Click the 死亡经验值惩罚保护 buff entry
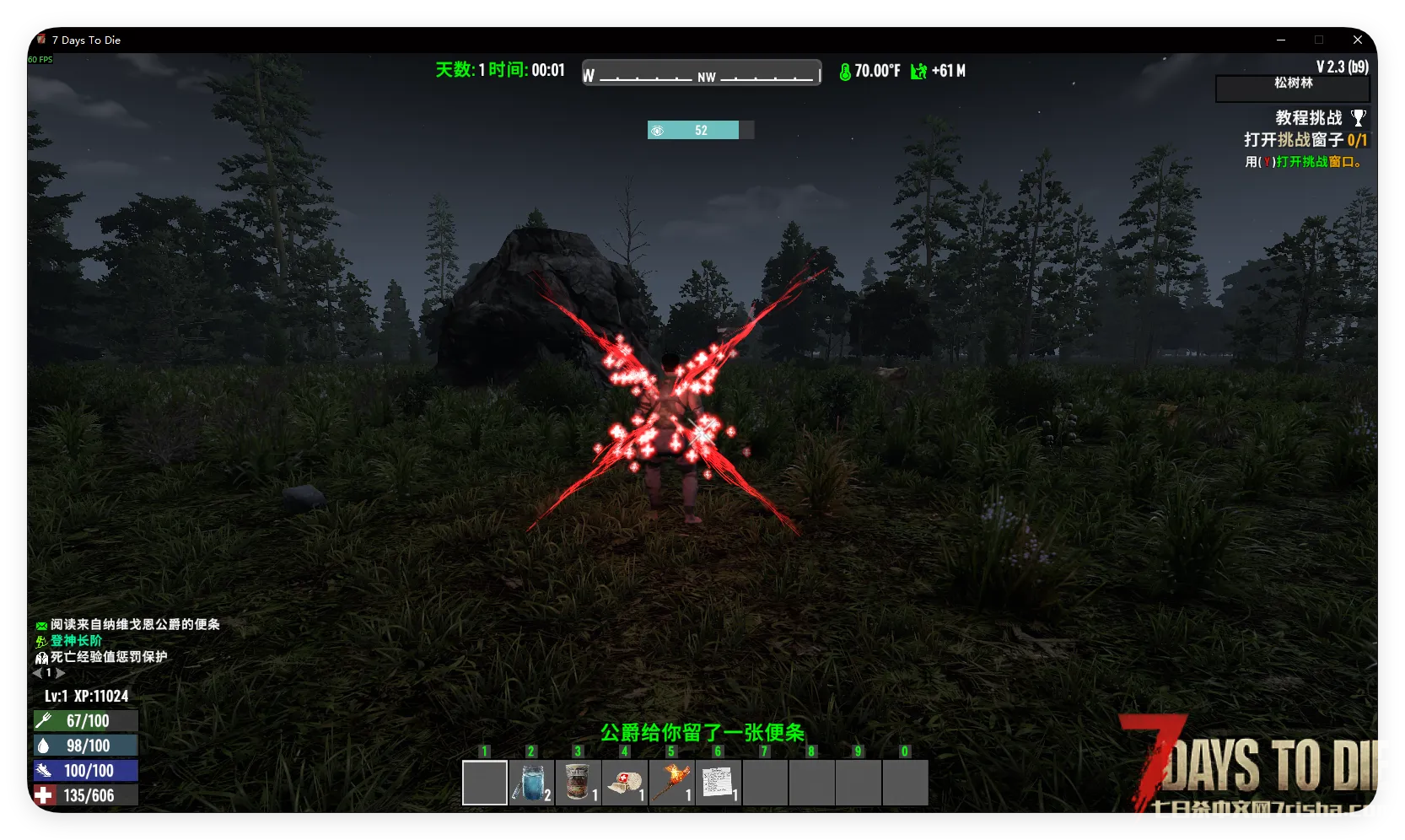Screen dimensions: 1405x840 [108, 657]
